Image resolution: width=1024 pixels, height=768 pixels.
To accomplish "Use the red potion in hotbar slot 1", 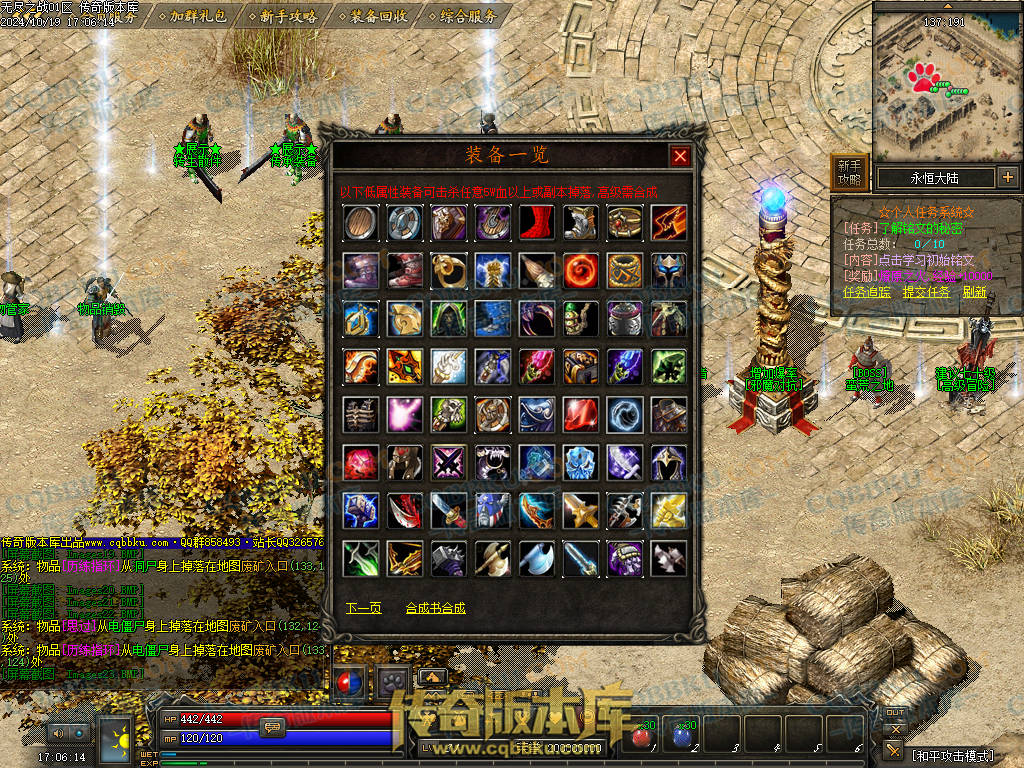I will tap(642, 735).
